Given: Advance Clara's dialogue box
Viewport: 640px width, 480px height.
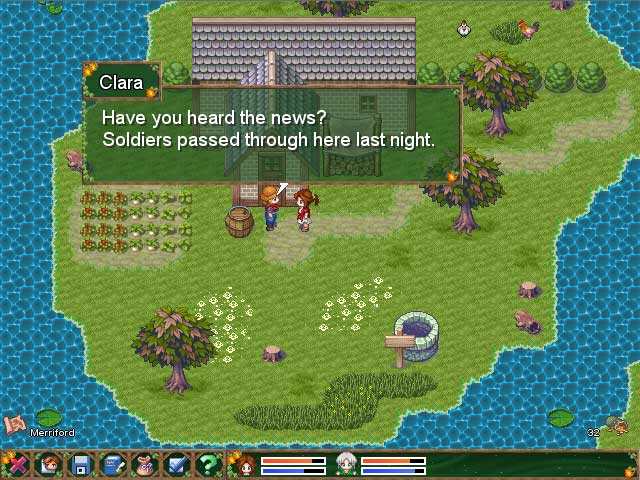Looking at the screenshot, I should [x=270, y=130].
